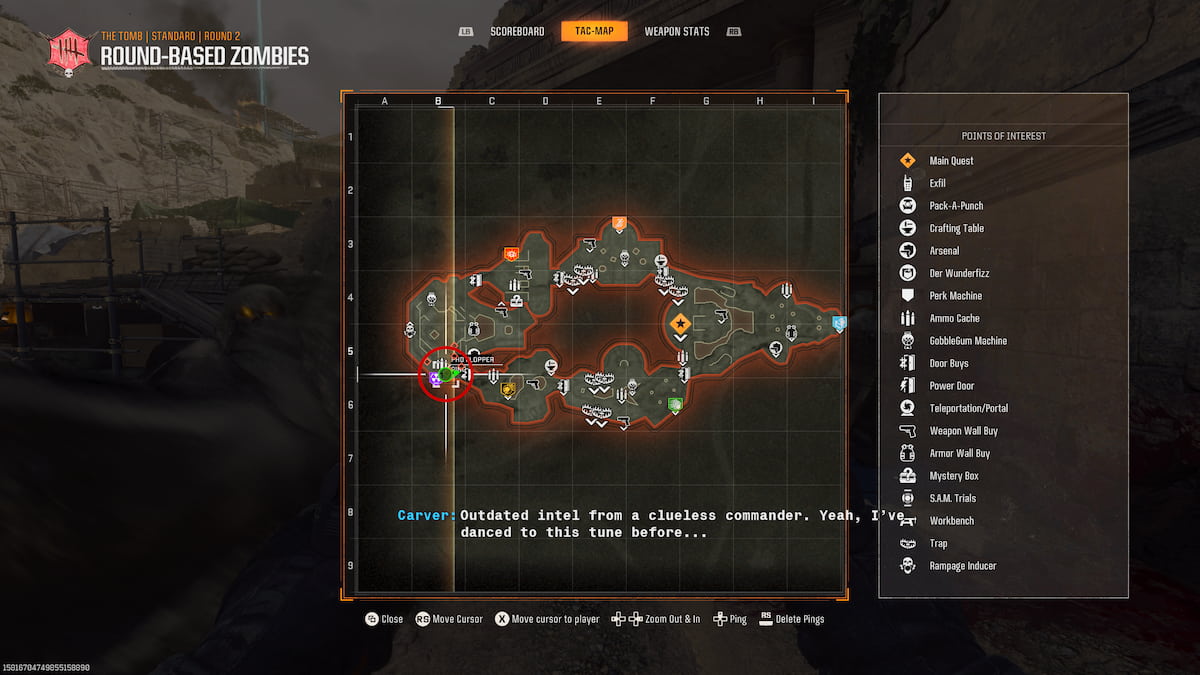Pick S.A.M. Trials in the legend
This screenshot has height=675, width=1200.
tap(952, 498)
